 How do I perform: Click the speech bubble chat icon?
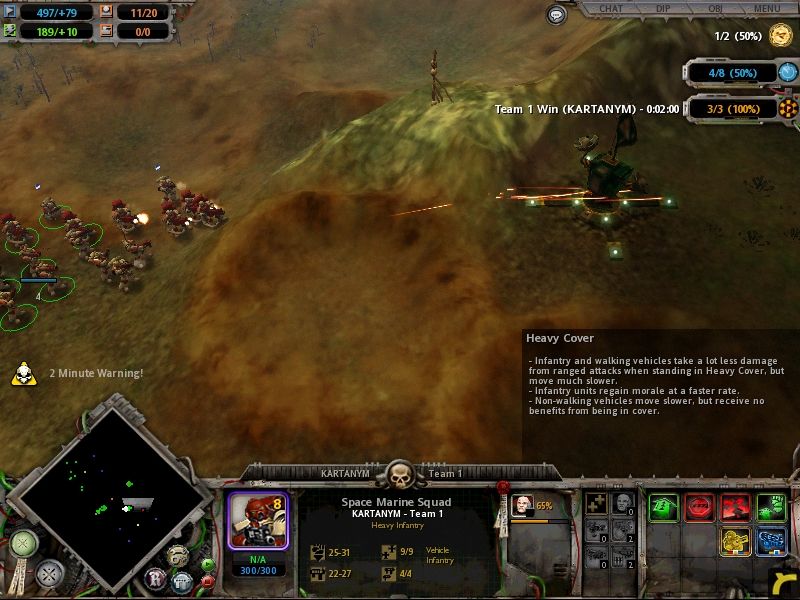[557, 15]
